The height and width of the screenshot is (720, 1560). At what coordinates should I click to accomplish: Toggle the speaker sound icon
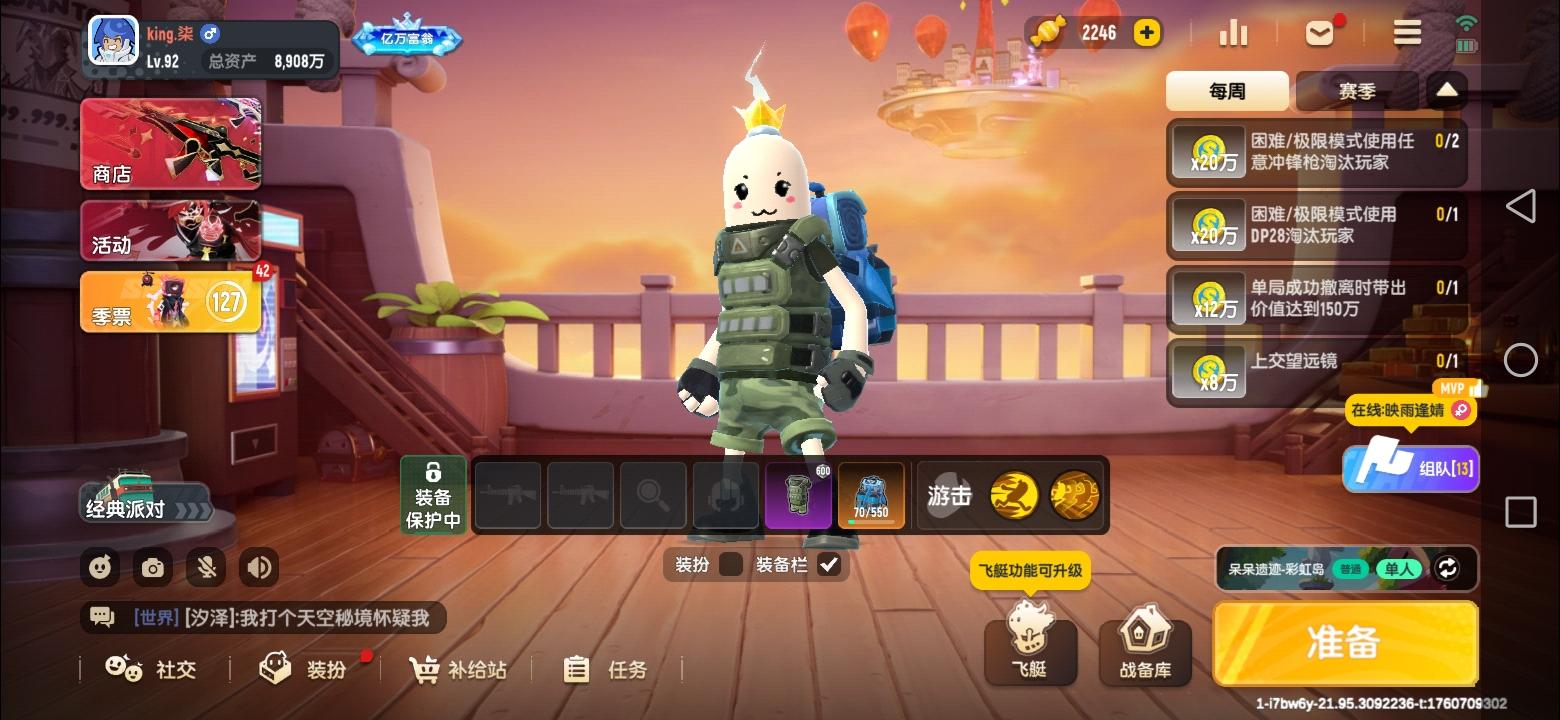tap(259, 567)
